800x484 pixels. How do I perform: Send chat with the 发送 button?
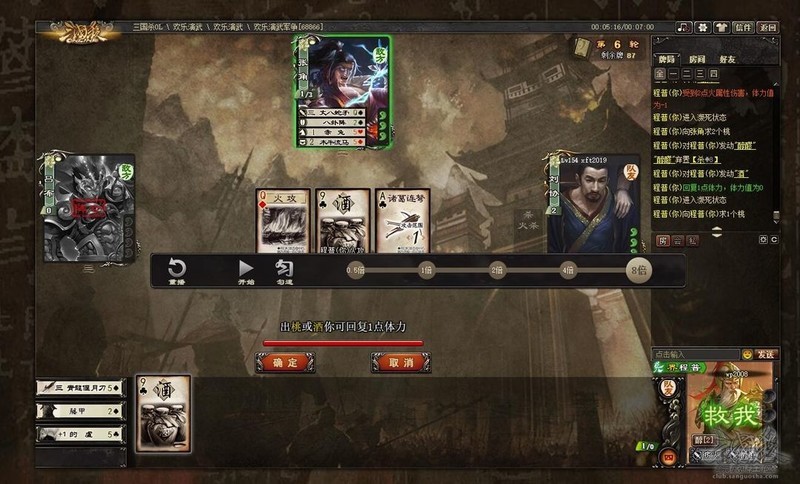click(x=765, y=354)
